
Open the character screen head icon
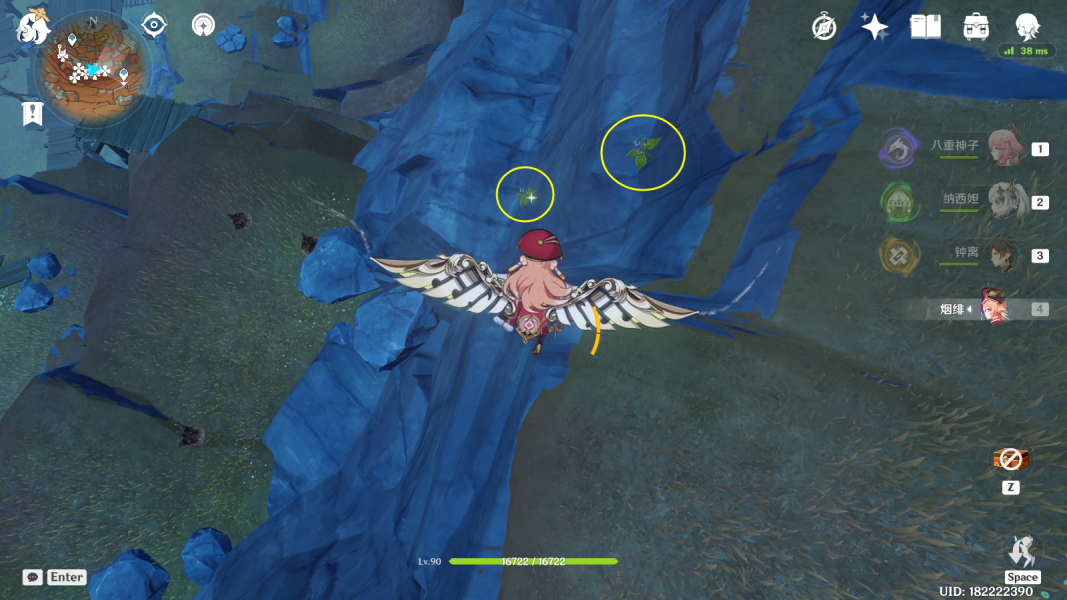[x=1027, y=25]
